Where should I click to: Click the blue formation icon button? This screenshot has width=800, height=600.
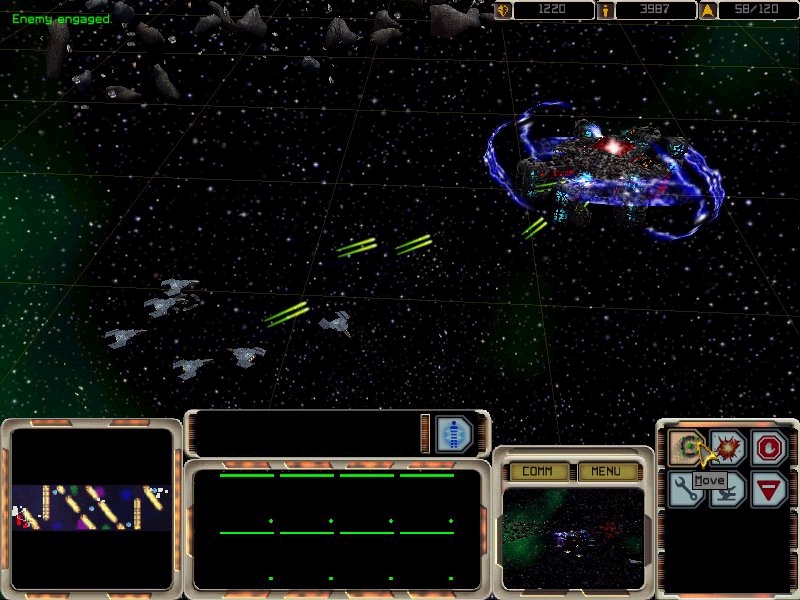tap(454, 434)
